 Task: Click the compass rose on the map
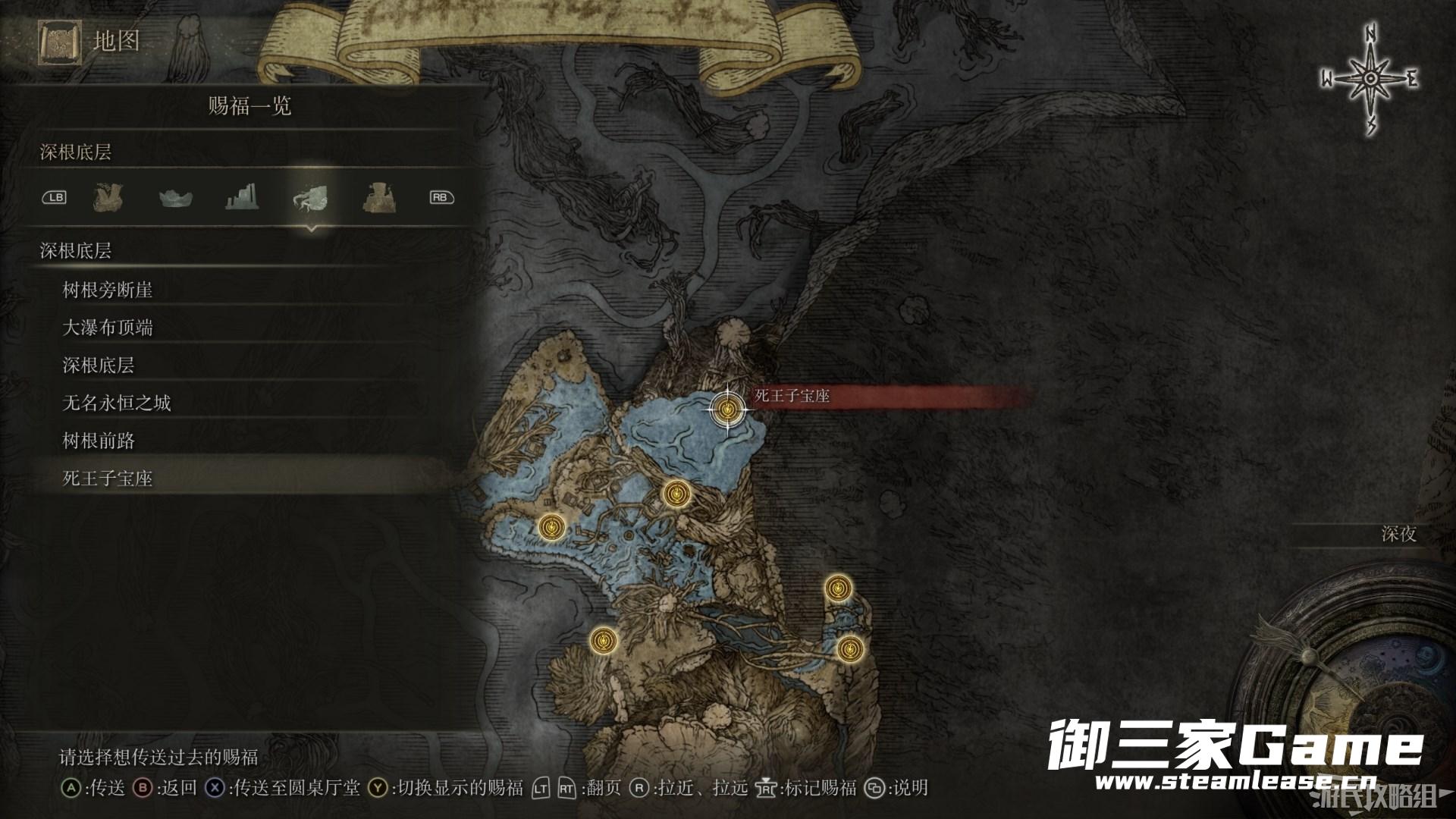tap(1370, 80)
